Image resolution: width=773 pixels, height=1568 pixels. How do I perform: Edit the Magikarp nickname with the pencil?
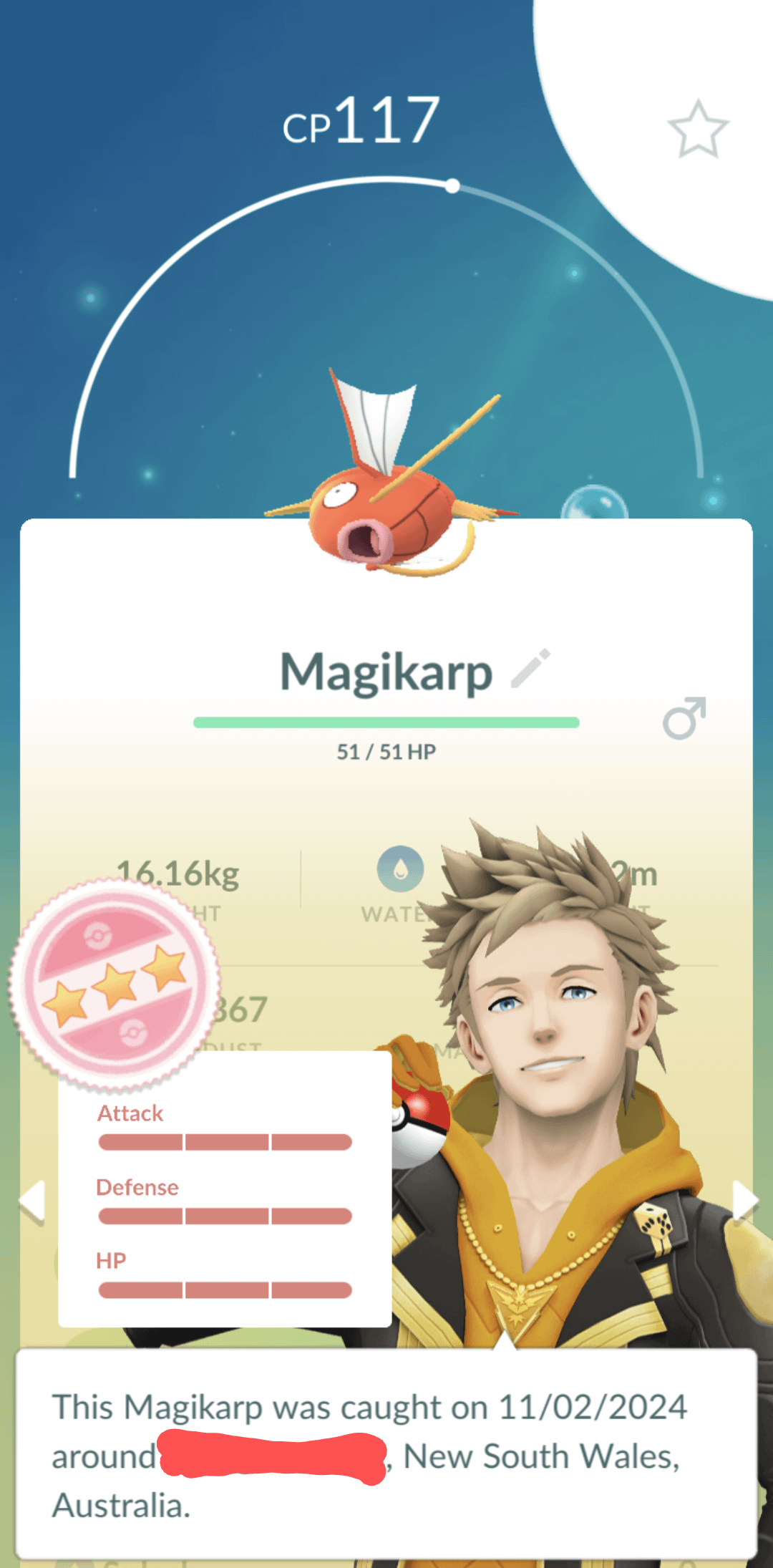531,669
